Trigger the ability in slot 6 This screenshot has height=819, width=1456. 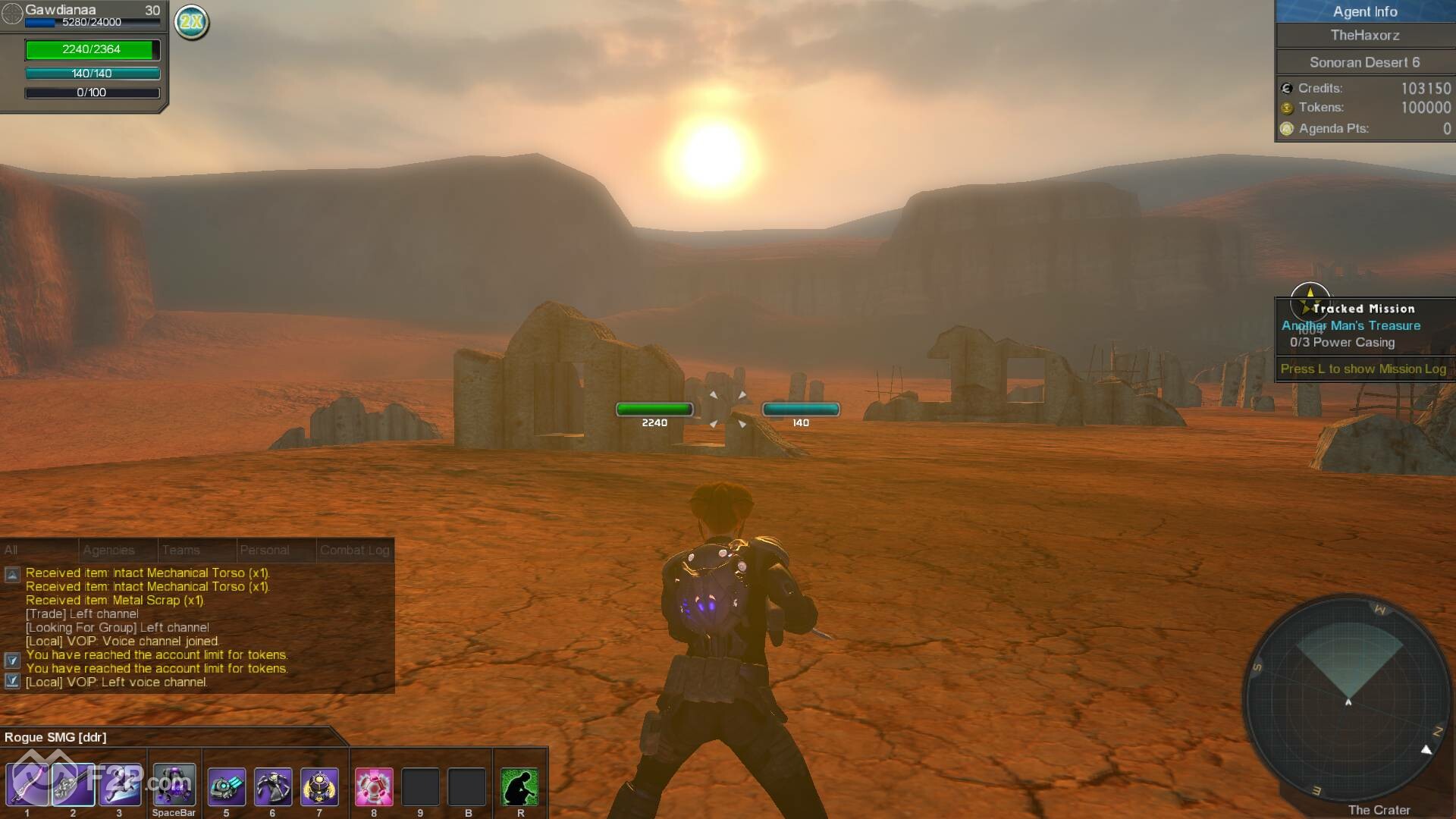[273, 786]
